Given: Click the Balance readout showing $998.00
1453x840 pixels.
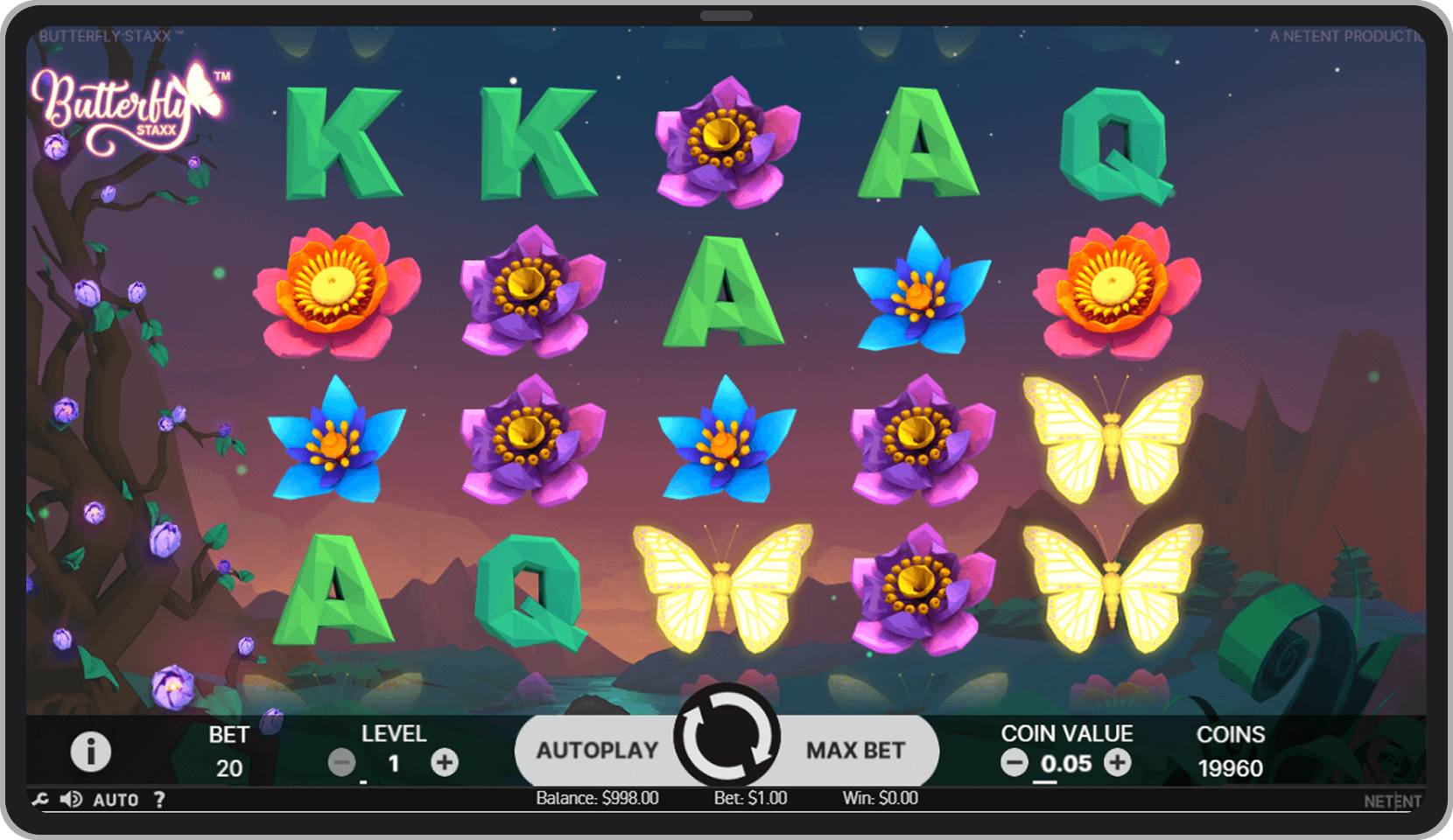Looking at the screenshot, I should (x=595, y=797).
